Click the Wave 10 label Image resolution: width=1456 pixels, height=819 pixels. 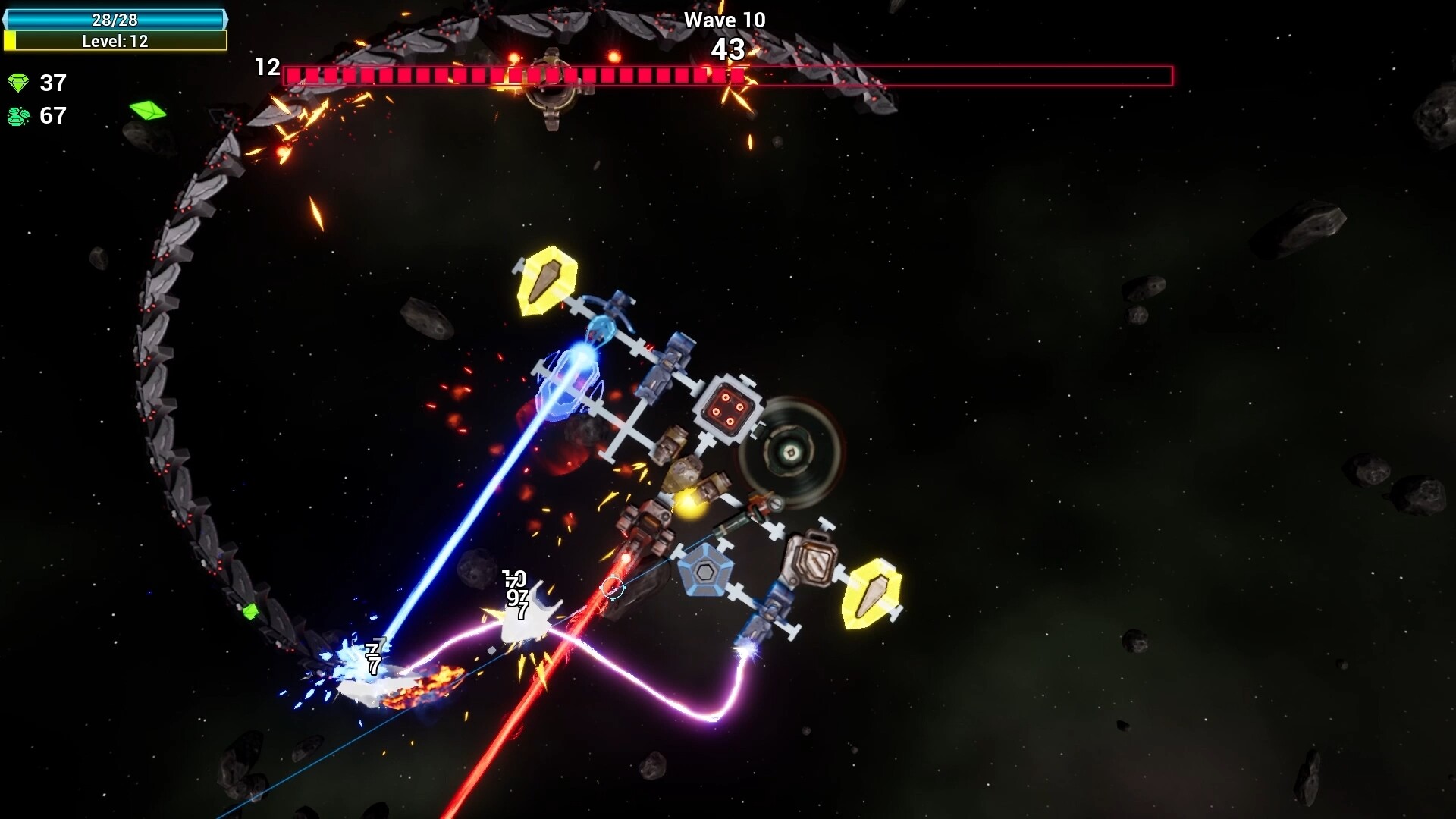click(724, 20)
